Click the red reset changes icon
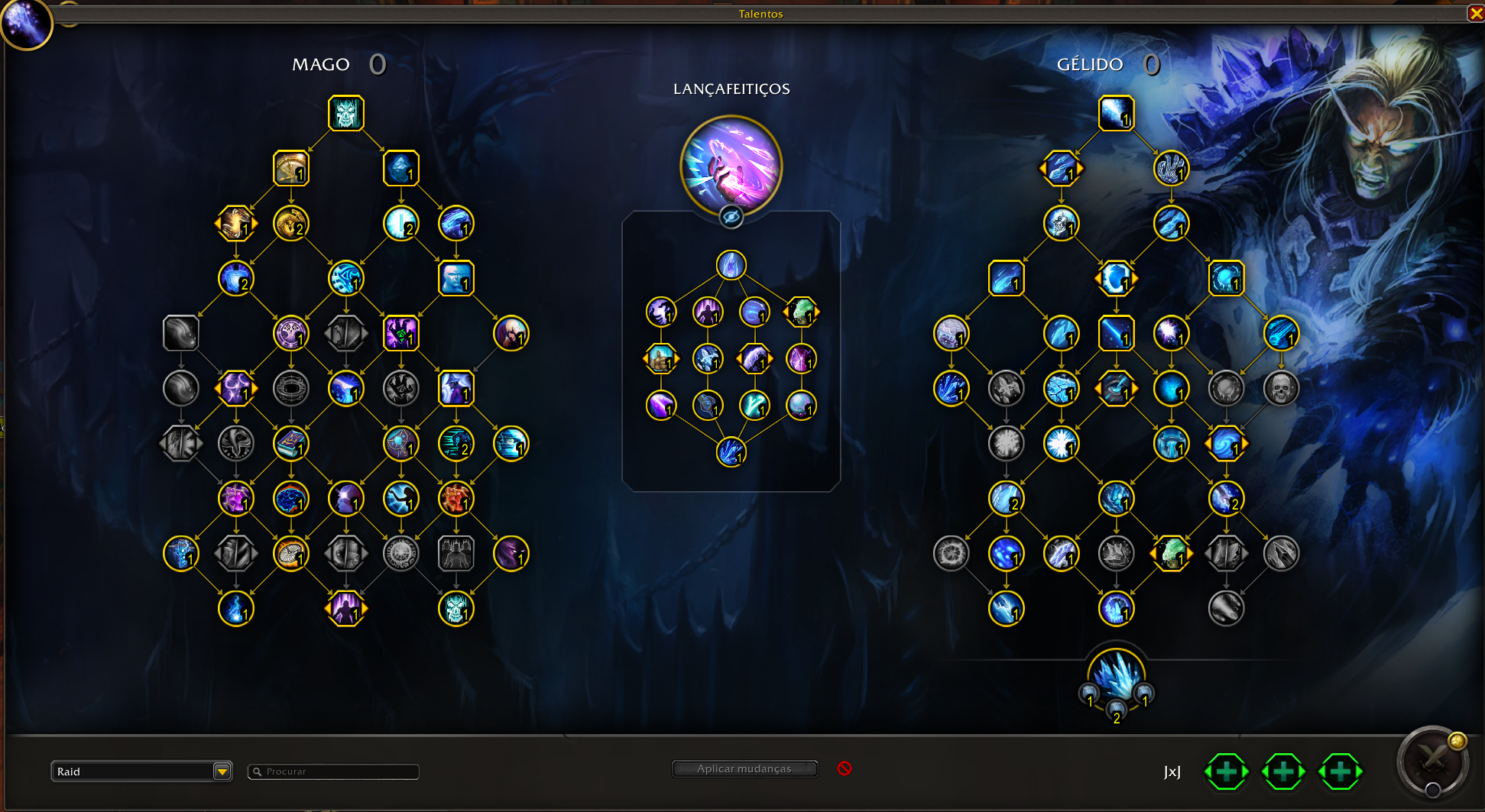The image size is (1485, 812). pyautogui.click(x=845, y=768)
